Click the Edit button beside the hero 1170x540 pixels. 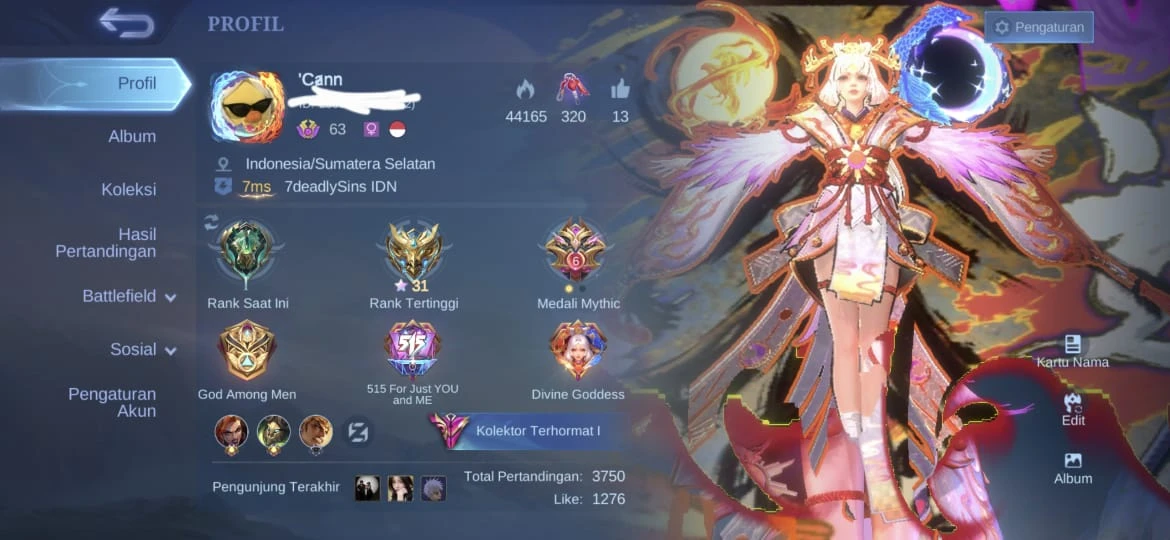coord(1073,409)
